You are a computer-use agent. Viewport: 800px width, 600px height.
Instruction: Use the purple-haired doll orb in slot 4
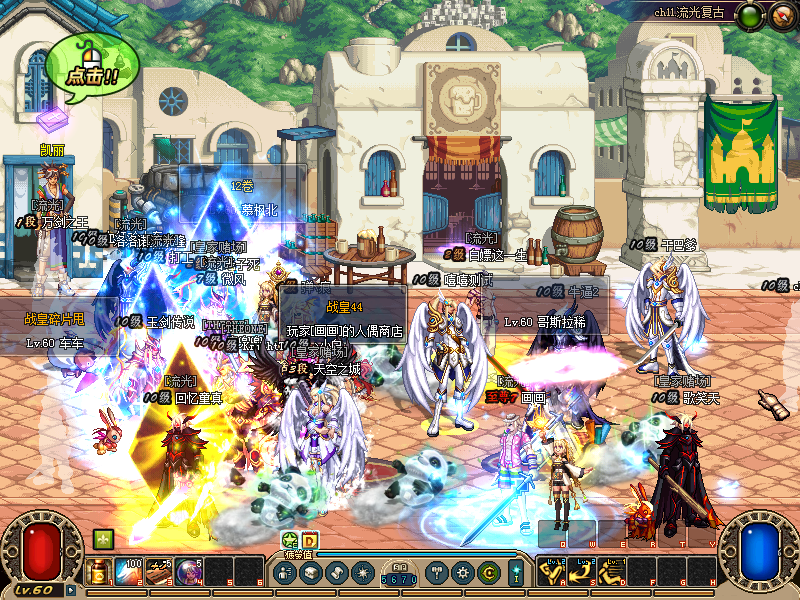(189, 573)
